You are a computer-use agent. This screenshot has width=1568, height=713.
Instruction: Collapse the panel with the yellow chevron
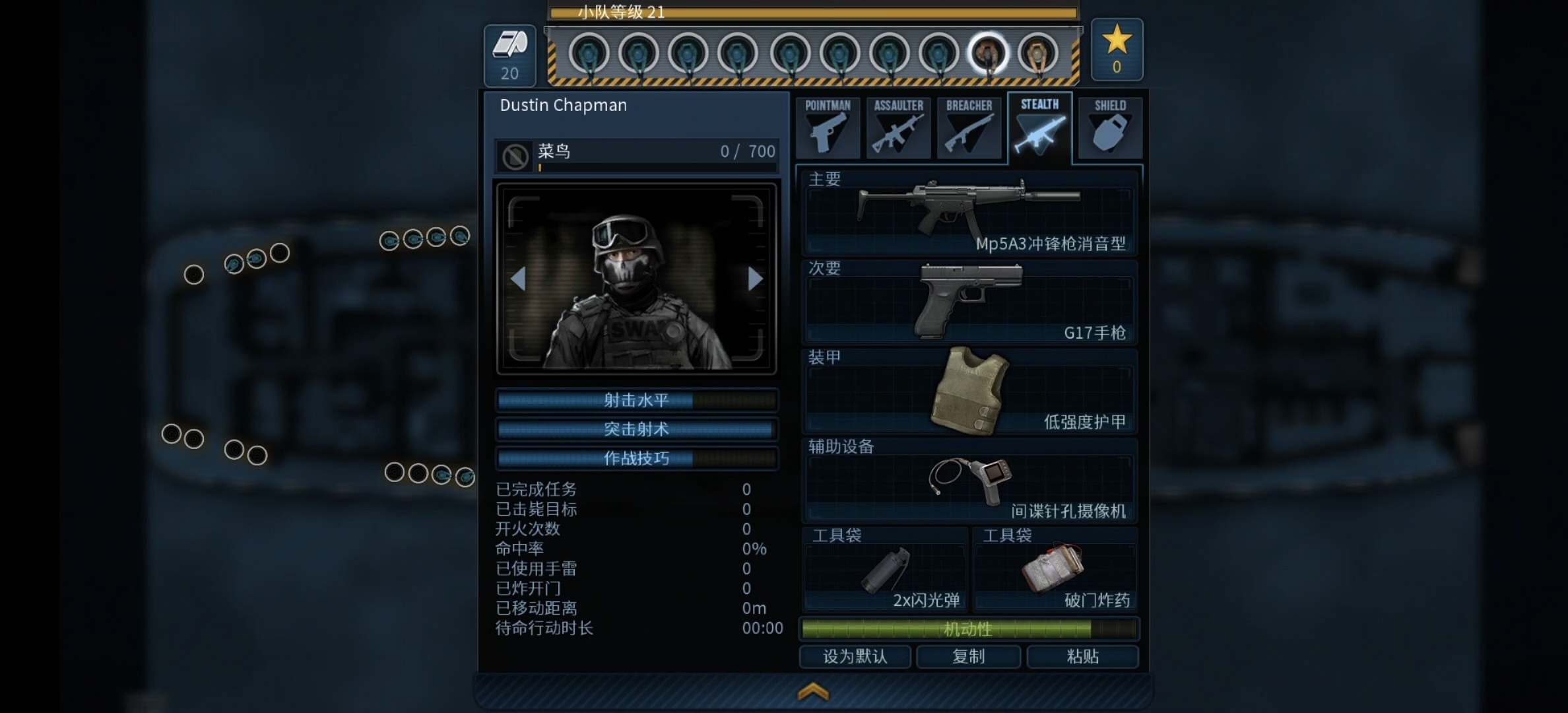(813, 691)
